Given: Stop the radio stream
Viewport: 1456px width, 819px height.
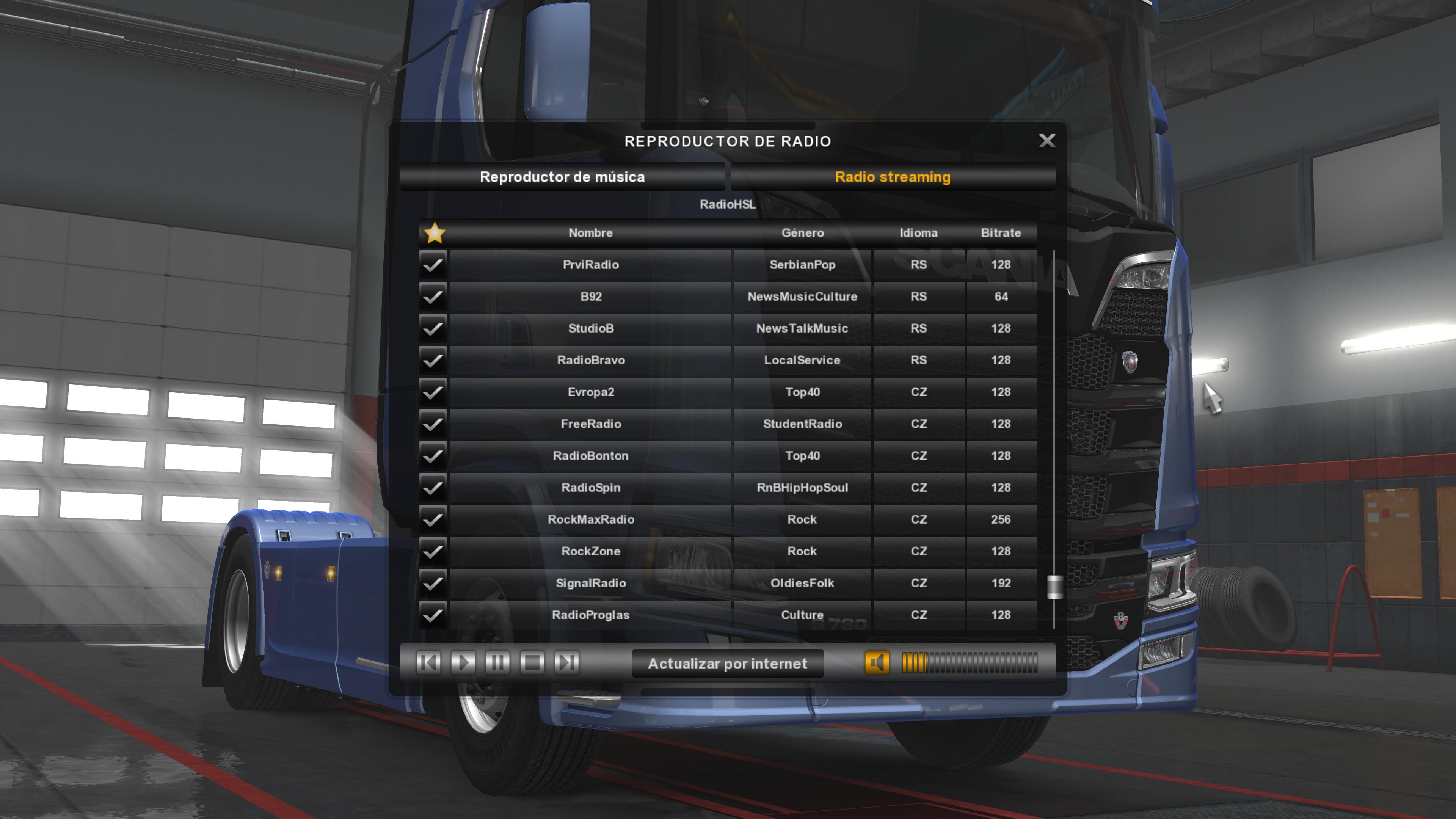Looking at the screenshot, I should (532, 662).
